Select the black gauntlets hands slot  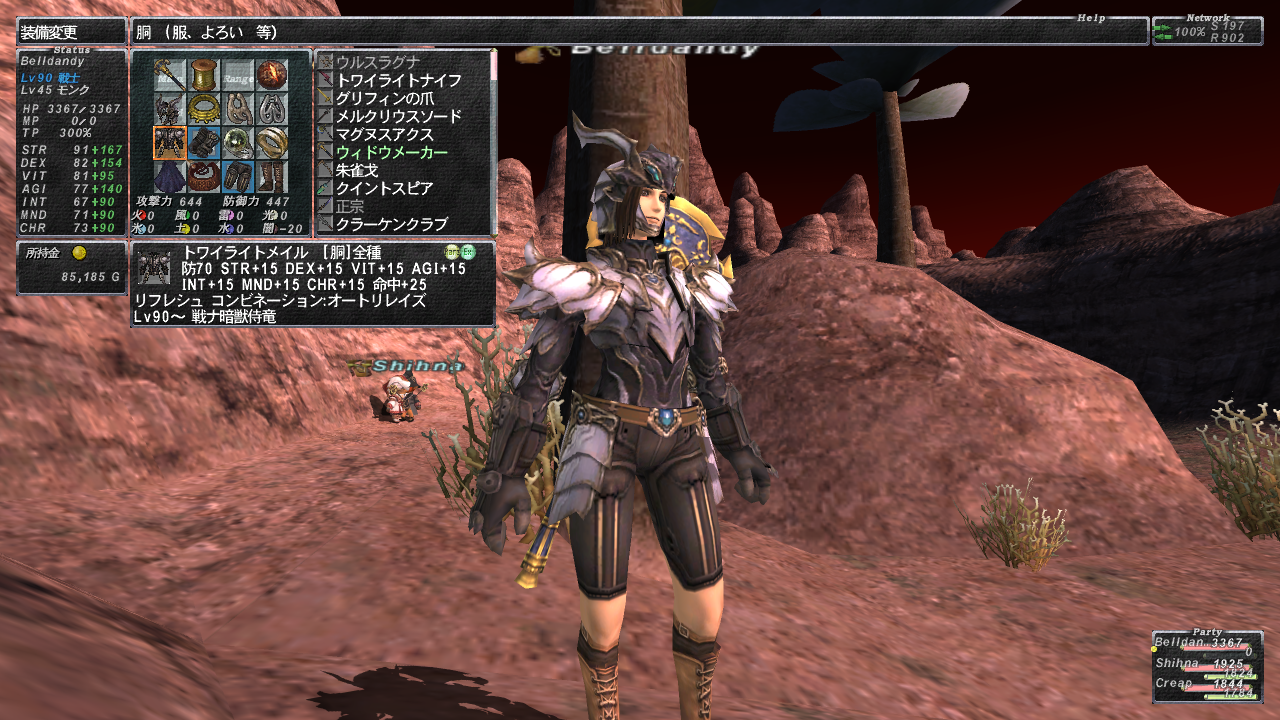coord(204,143)
